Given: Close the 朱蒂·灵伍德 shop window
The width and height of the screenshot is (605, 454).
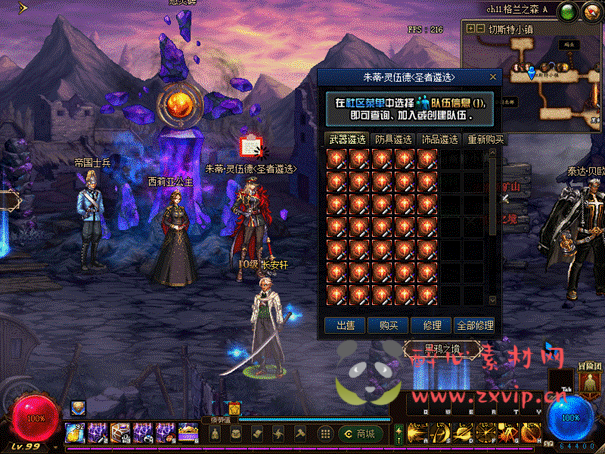Looking at the screenshot, I should [x=493, y=76].
